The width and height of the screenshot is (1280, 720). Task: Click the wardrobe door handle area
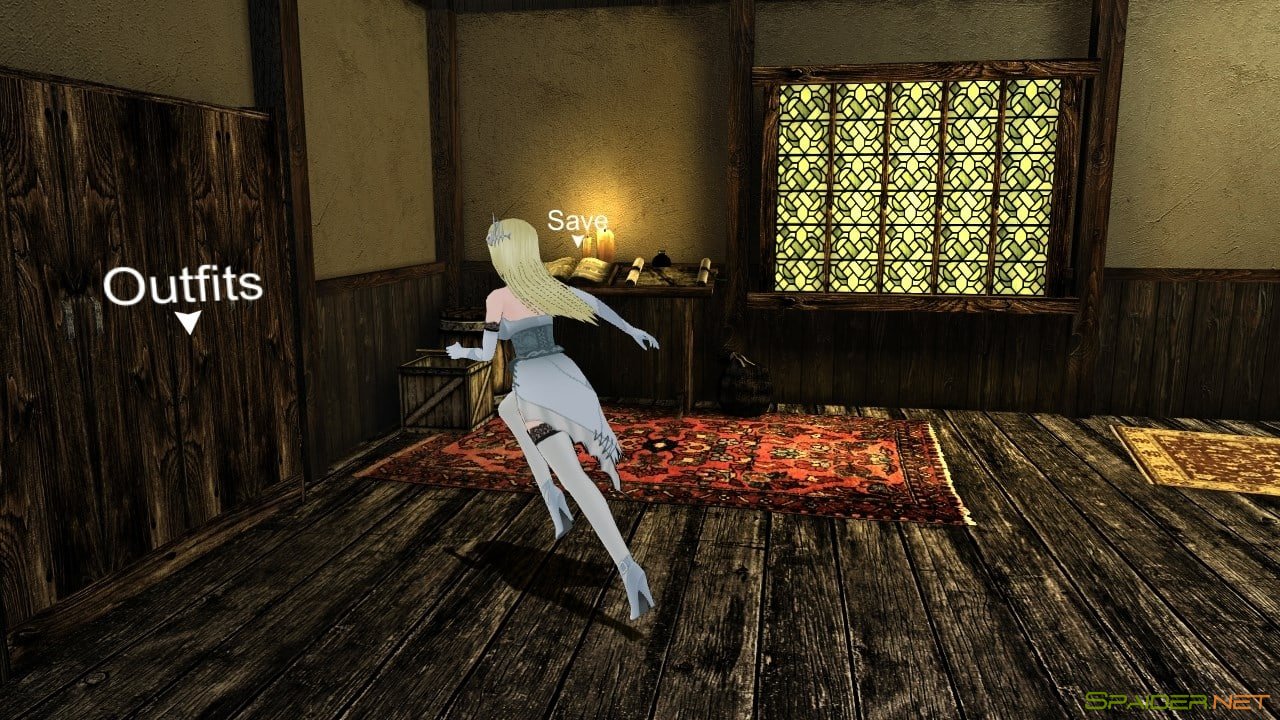point(80,315)
